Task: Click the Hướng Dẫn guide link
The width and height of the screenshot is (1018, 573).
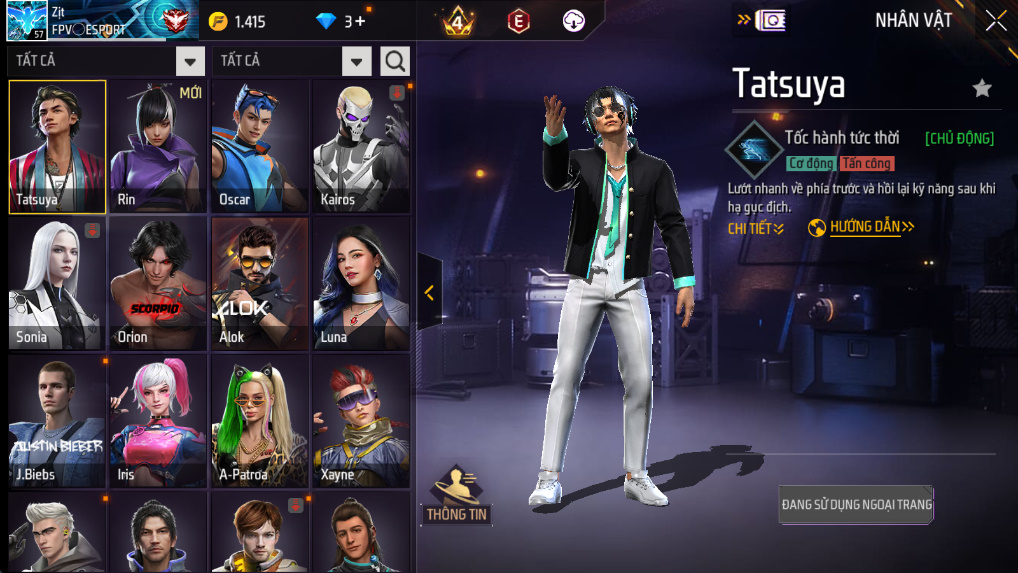Action: (x=861, y=228)
